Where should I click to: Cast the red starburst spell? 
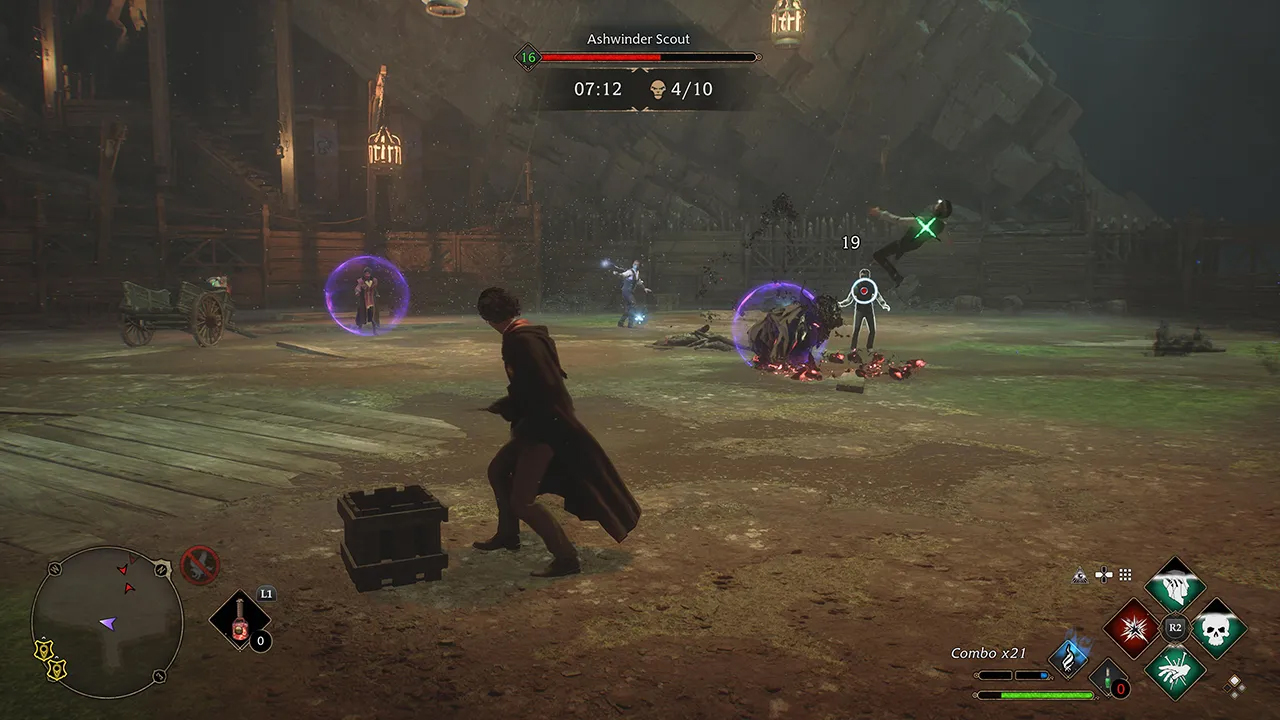click(x=1133, y=628)
